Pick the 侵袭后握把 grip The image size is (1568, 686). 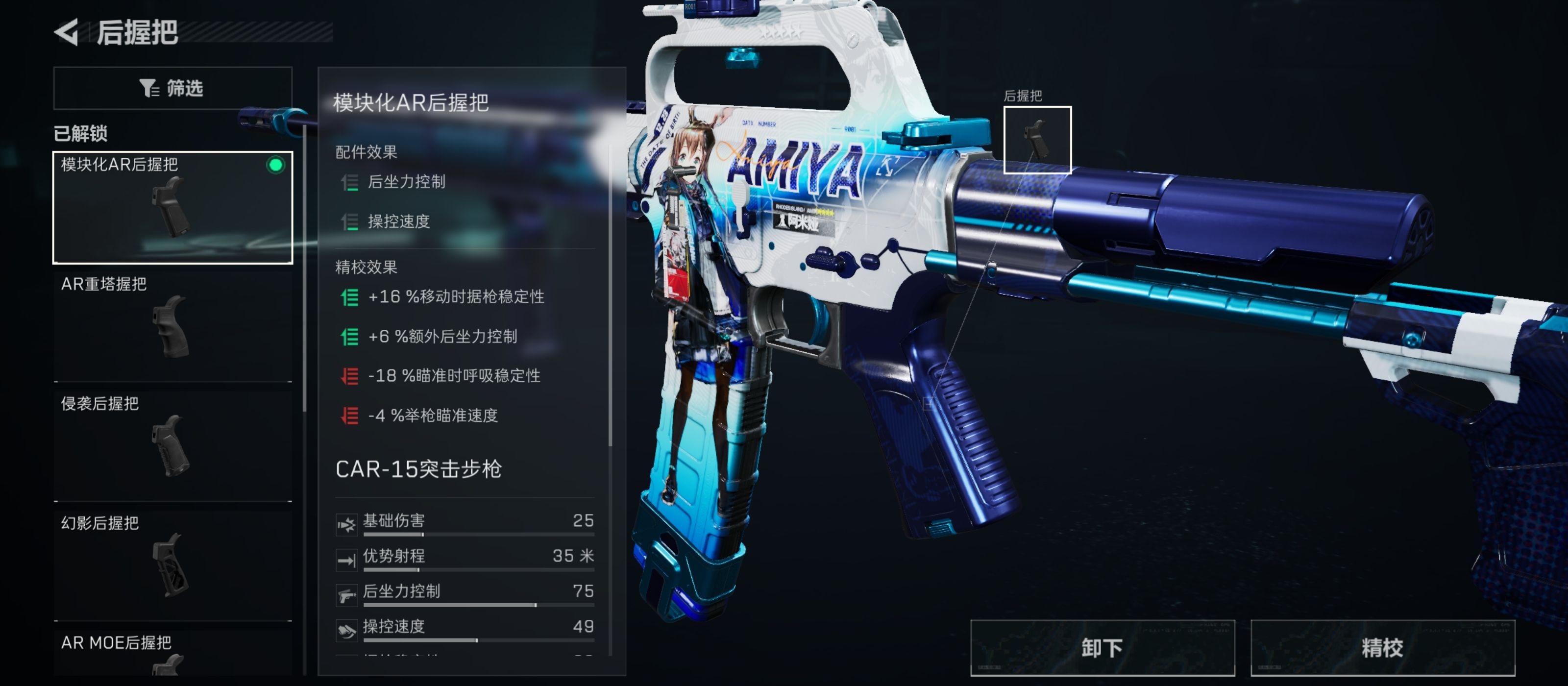172,445
